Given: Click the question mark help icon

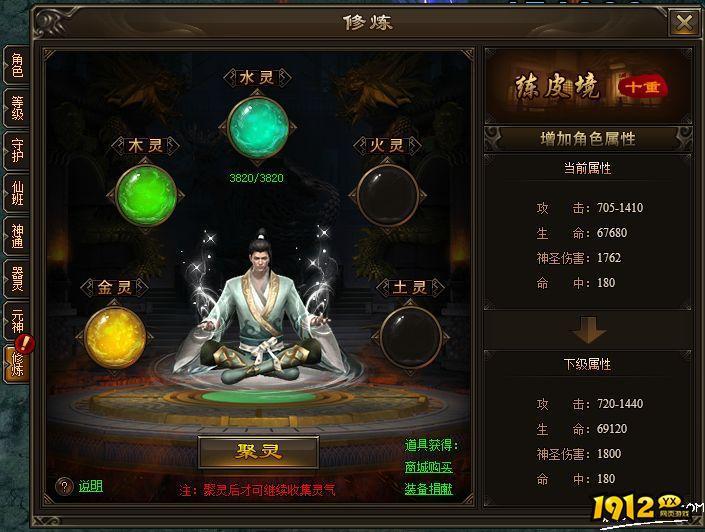Looking at the screenshot, I should [x=64, y=487].
